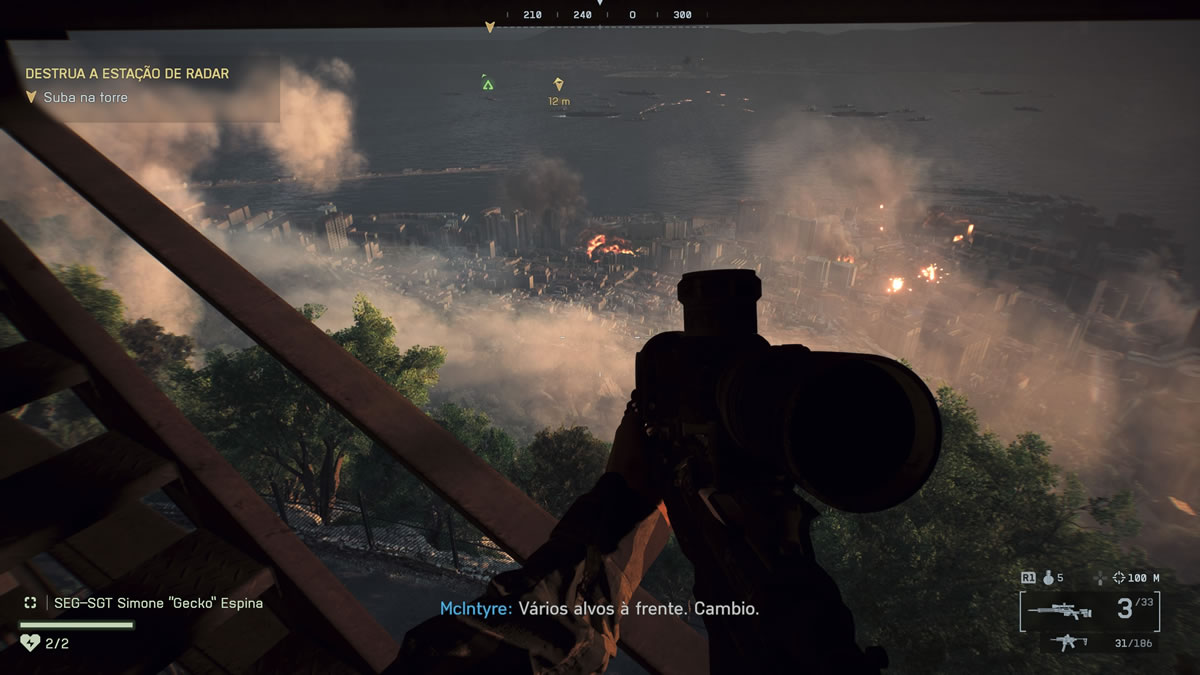Select the grenade icon

(x=1050, y=578)
